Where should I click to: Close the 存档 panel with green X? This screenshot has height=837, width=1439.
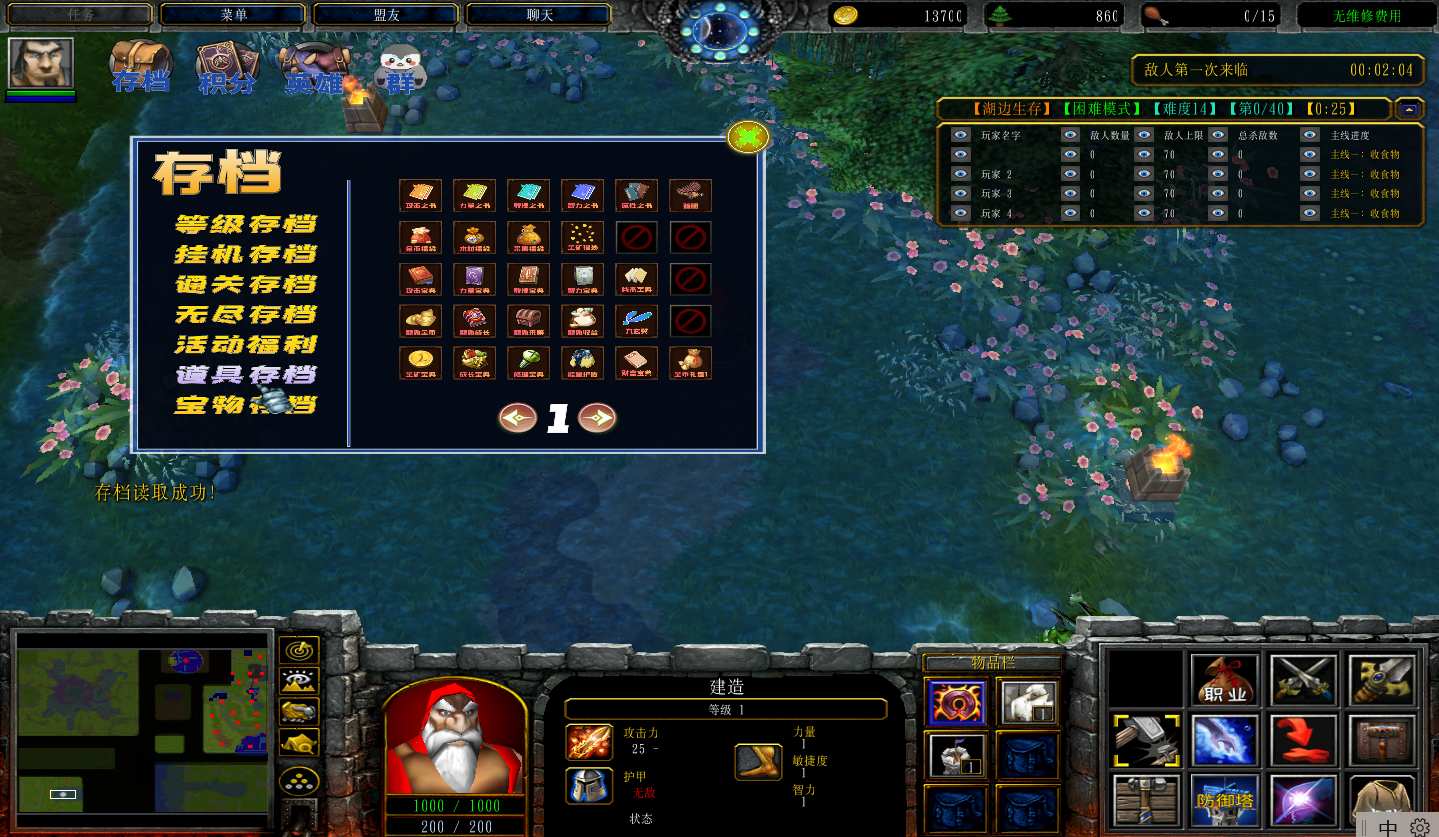748,138
